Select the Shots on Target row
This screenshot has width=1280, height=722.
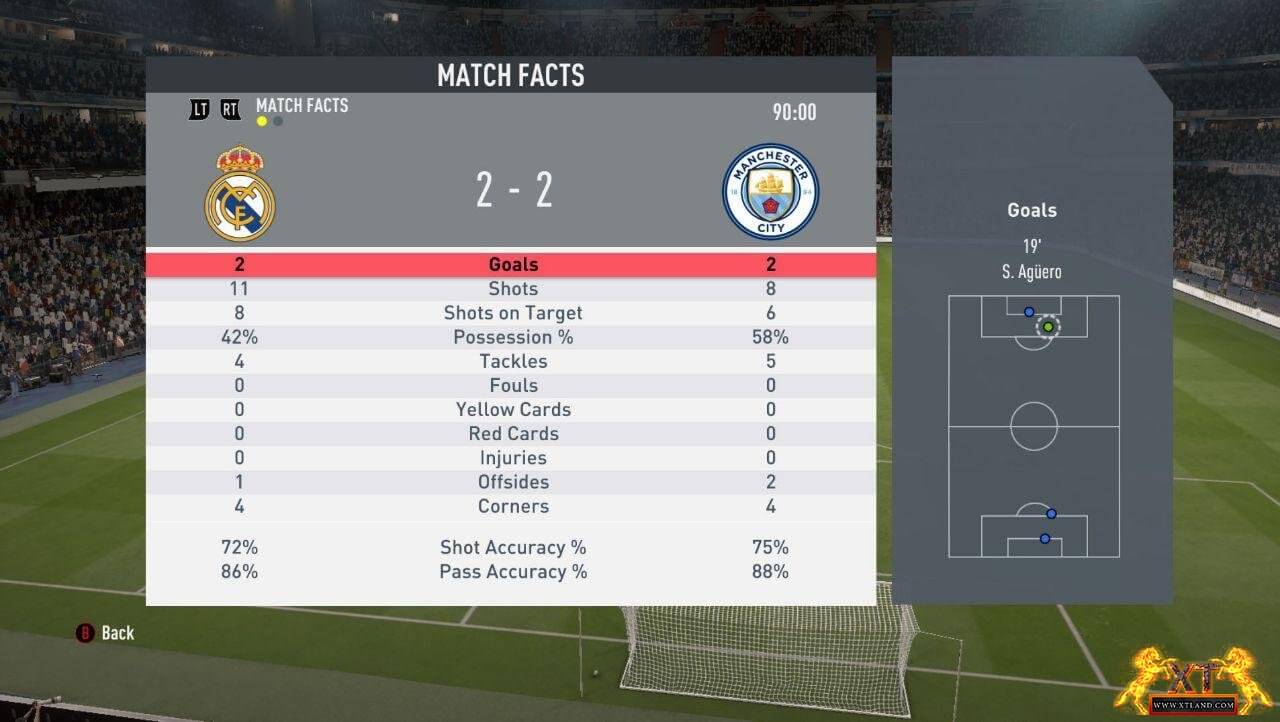[512, 313]
